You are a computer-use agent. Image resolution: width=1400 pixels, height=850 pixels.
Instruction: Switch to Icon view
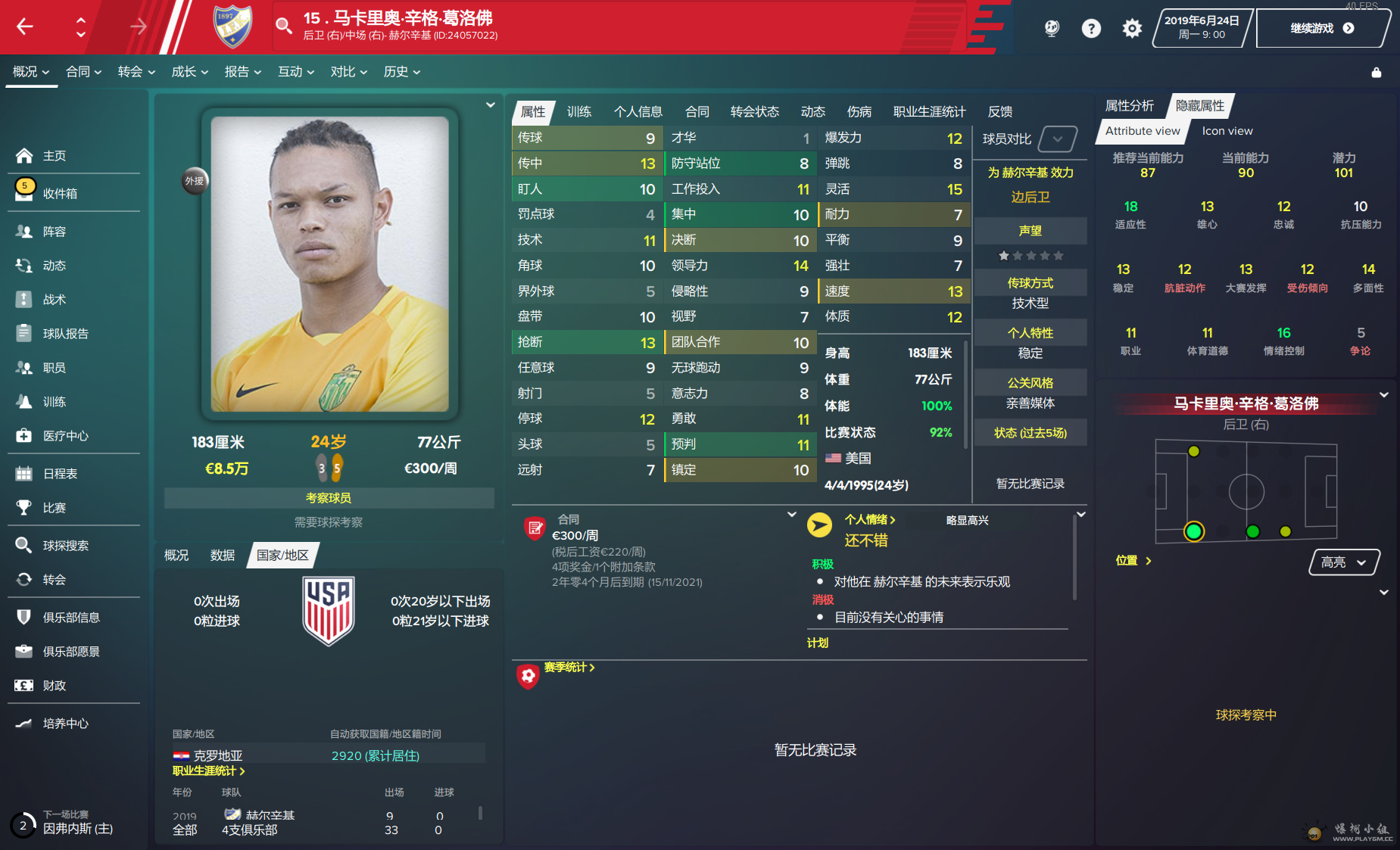point(1227,131)
